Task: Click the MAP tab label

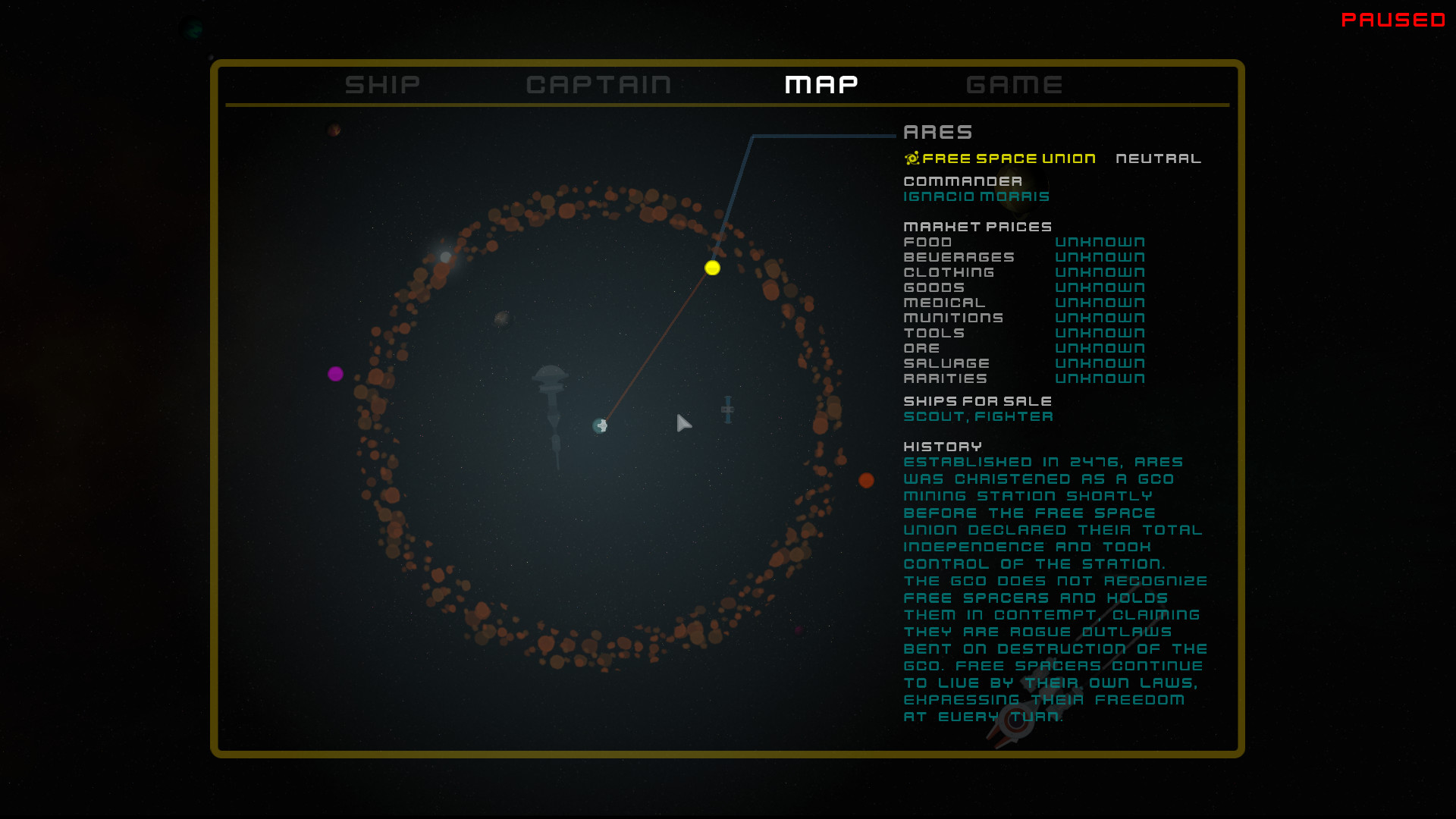Action: [821, 84]
